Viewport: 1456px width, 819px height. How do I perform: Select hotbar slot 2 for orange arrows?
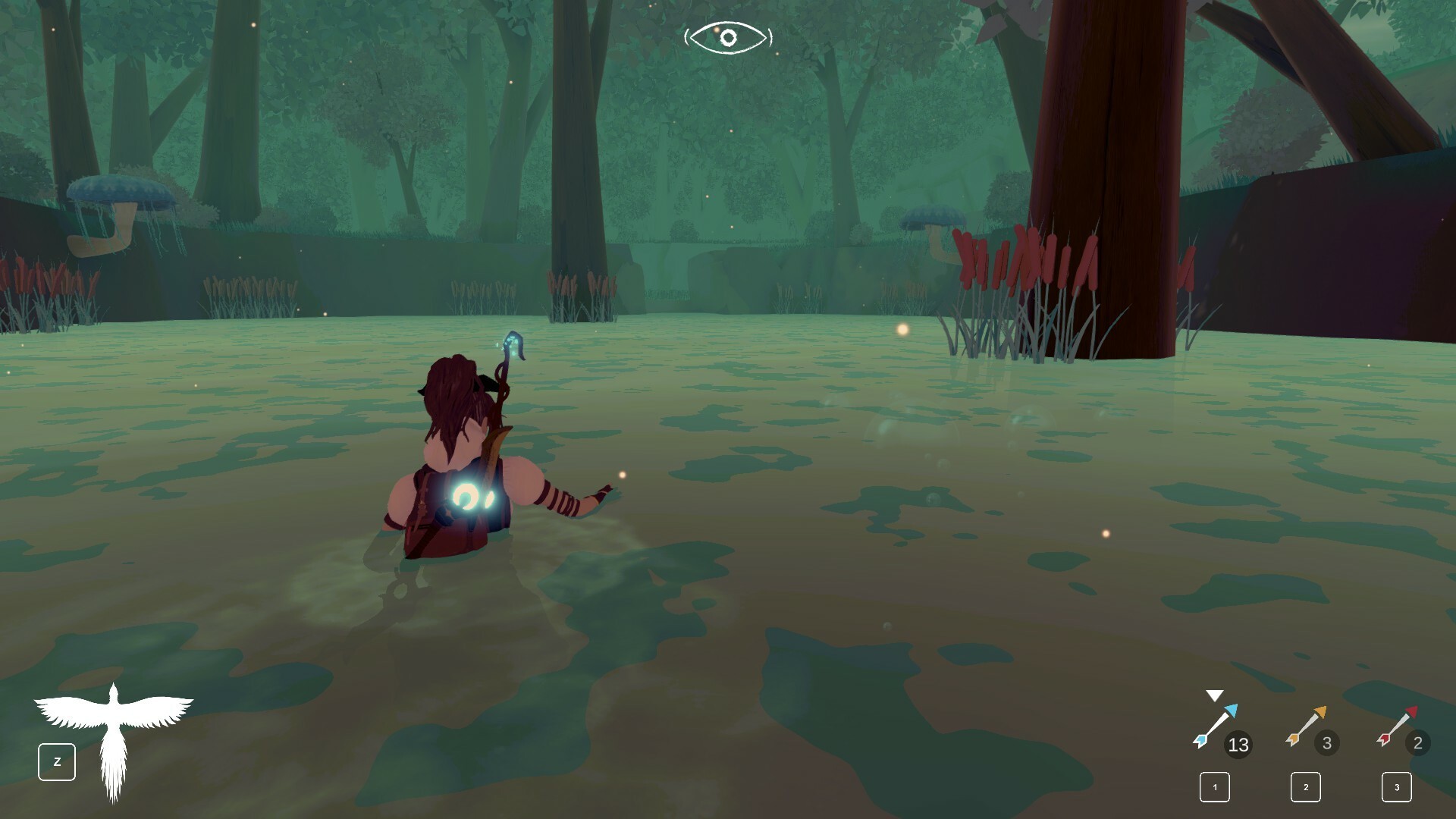(x=1305, y=788)
